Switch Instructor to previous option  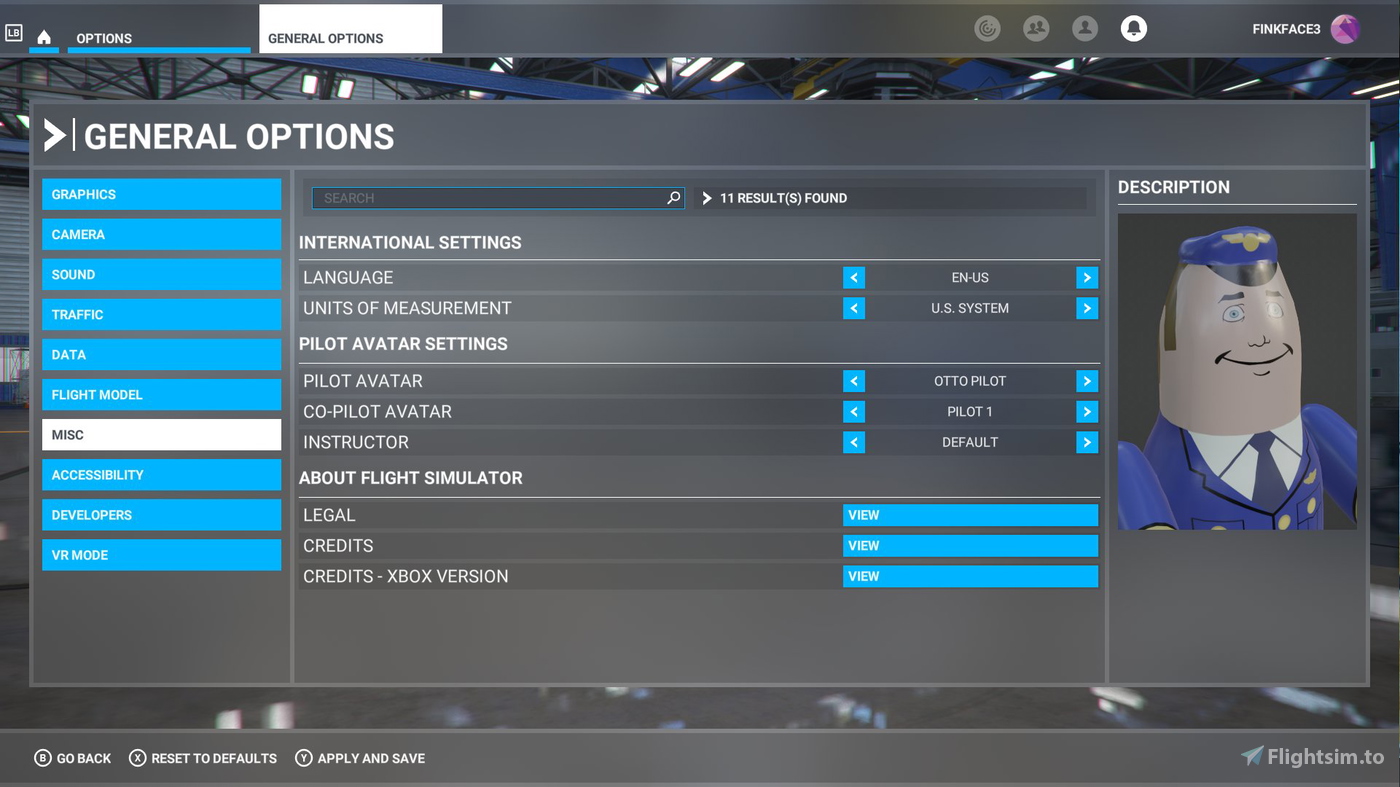pos(854,442)
